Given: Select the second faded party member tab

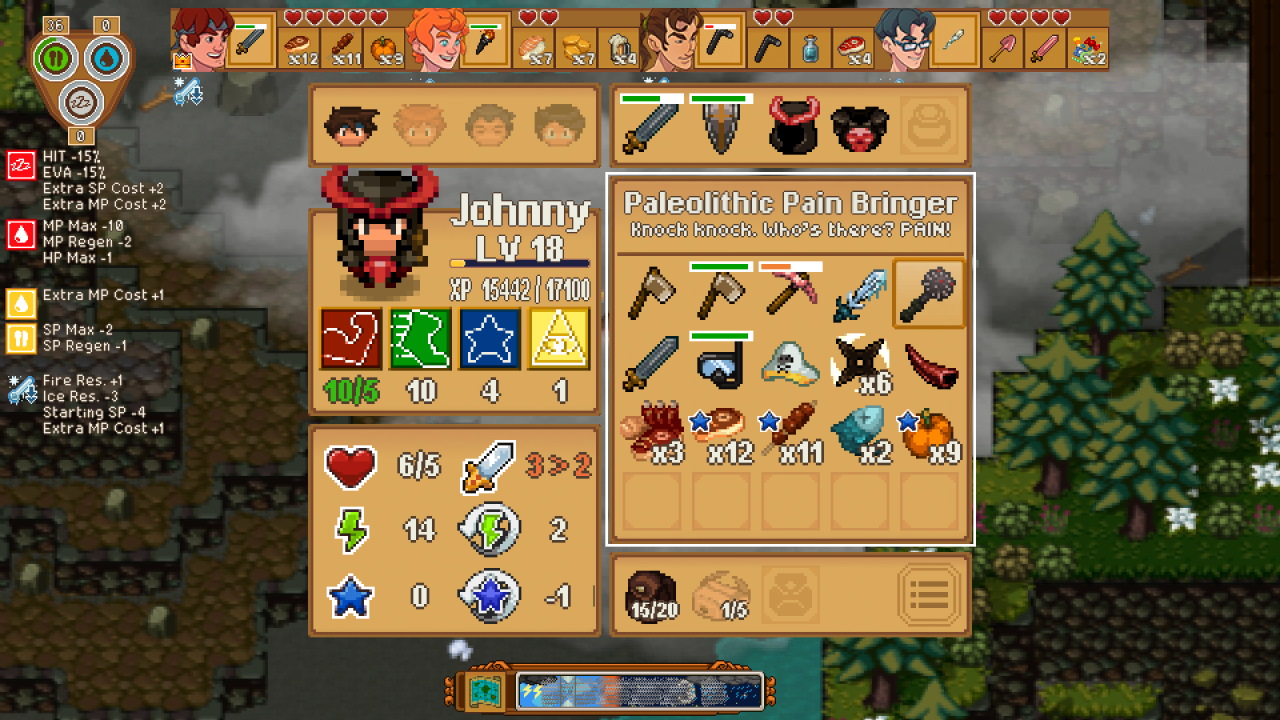Looking at the screenshot, I should [419, 124].
